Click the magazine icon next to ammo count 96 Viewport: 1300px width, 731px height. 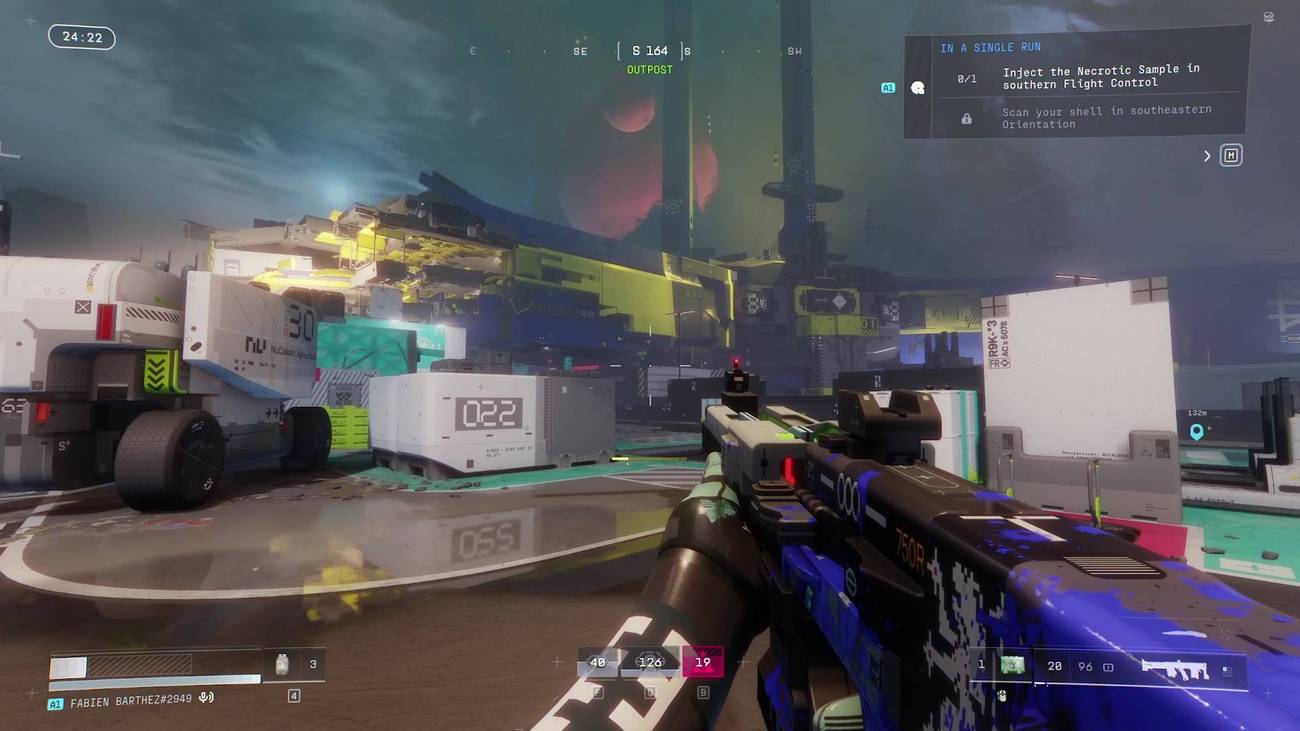click(x=1107, y=665)
